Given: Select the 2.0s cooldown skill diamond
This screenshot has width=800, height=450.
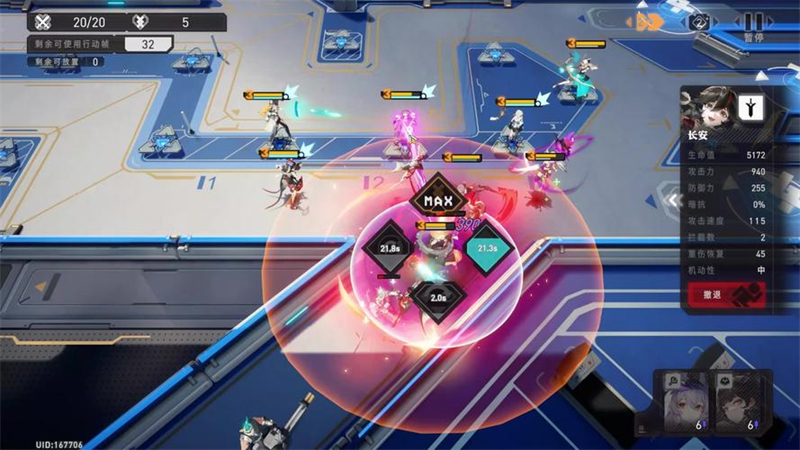Looking at the screenshot, I should coord(438,298).
